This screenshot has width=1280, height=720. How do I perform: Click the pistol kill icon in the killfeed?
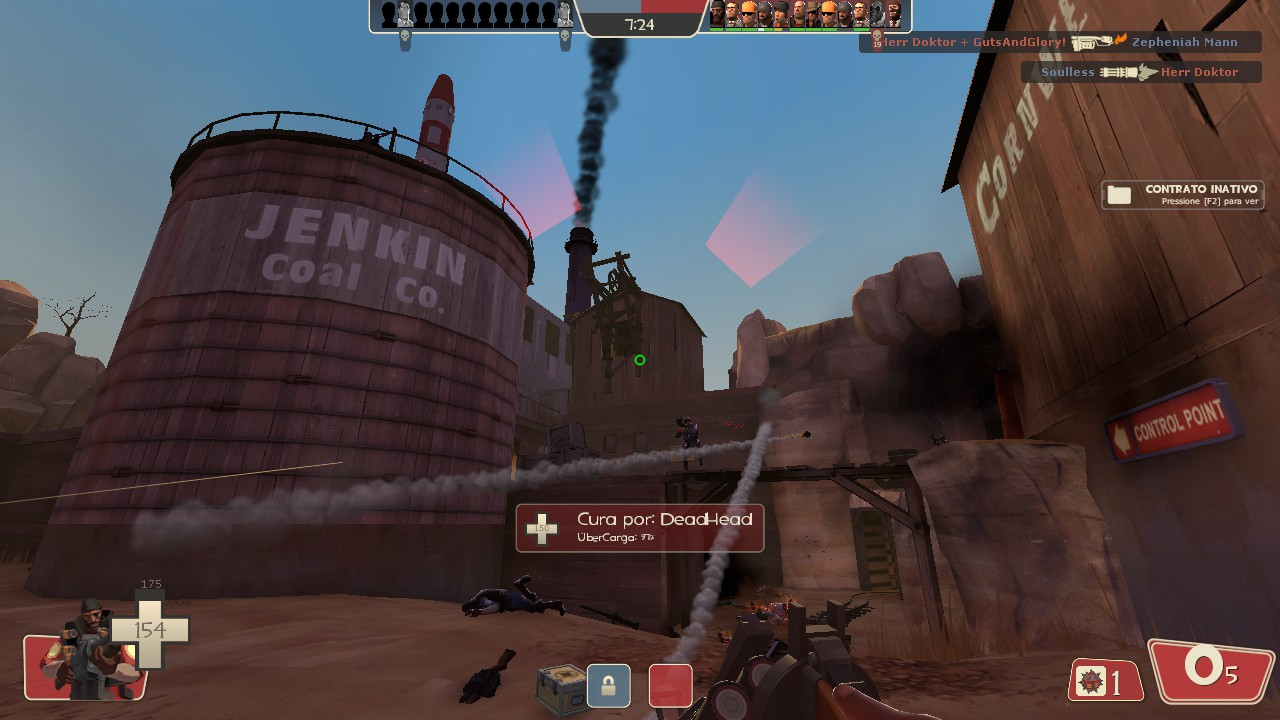pos(1090,41)
